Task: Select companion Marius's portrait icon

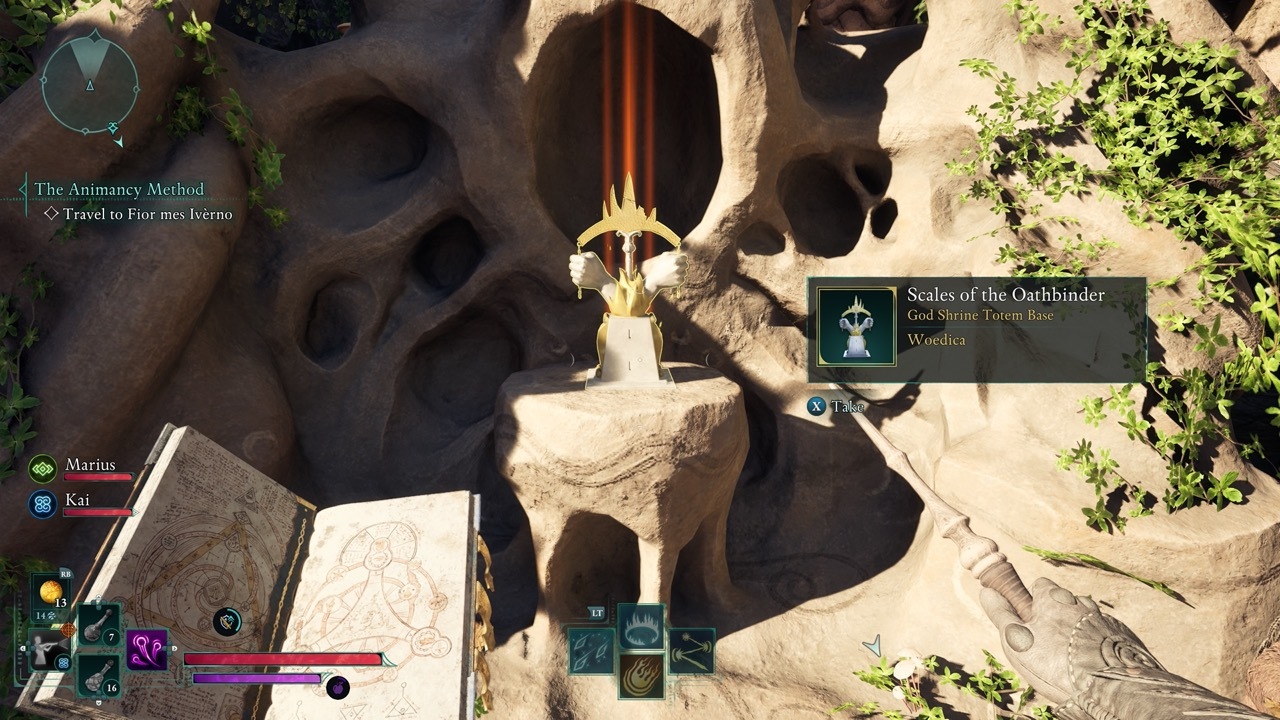Action: coord(43,468)
